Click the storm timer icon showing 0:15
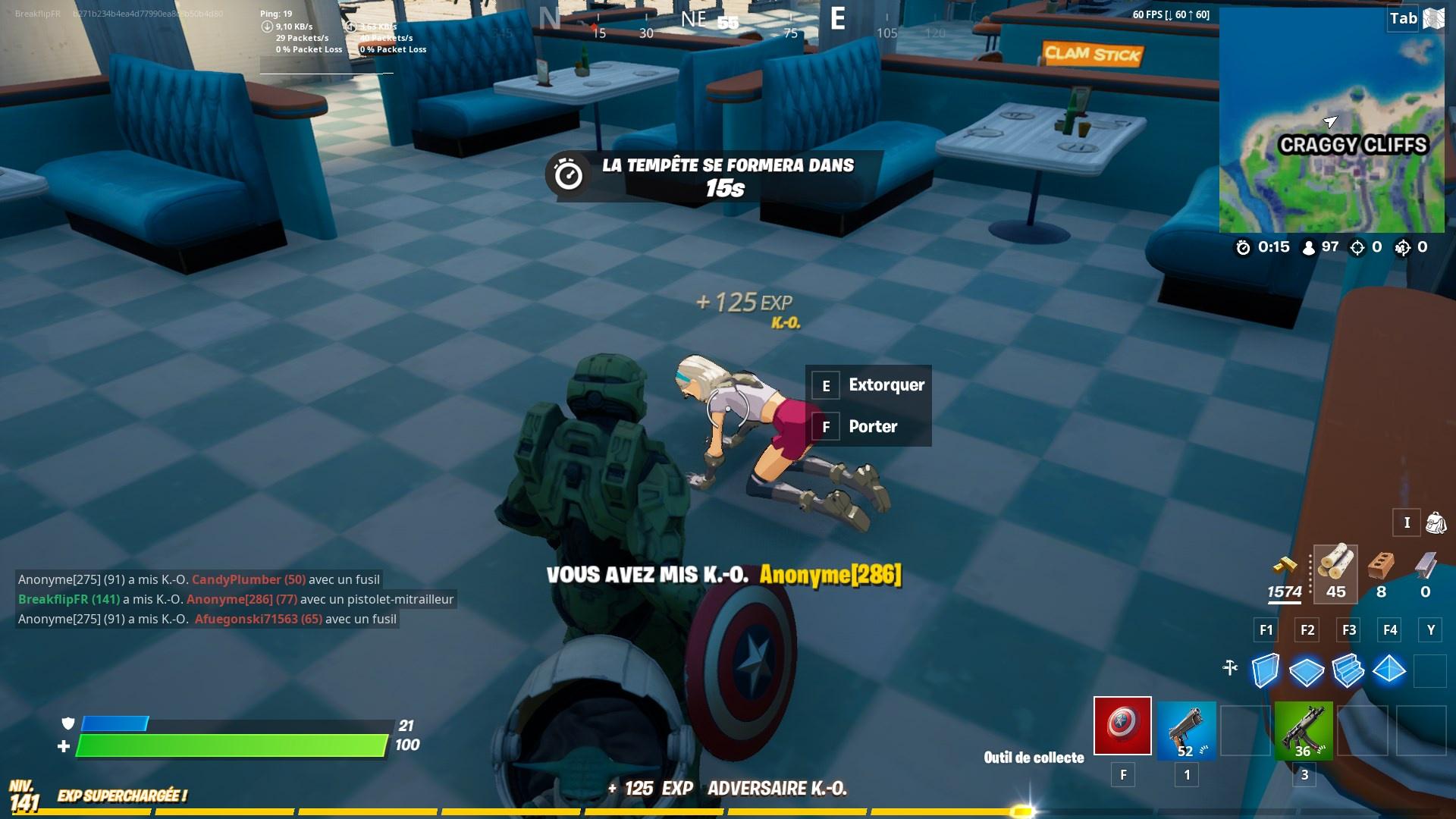The width and height of the screenshot is (1456, 819). pyautogui.click(x=1244, y=246)
